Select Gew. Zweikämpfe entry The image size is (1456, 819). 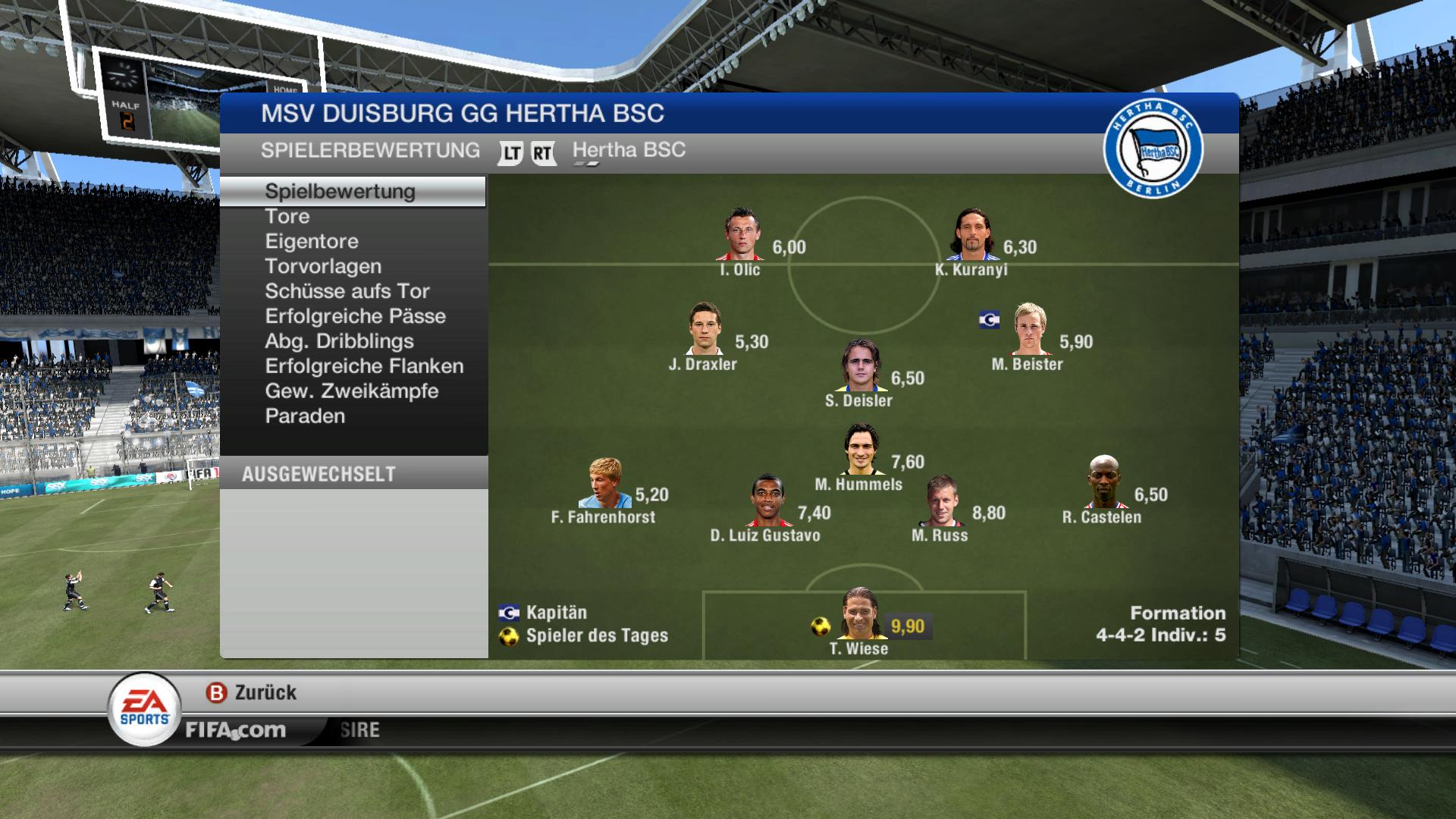point(352,392)
